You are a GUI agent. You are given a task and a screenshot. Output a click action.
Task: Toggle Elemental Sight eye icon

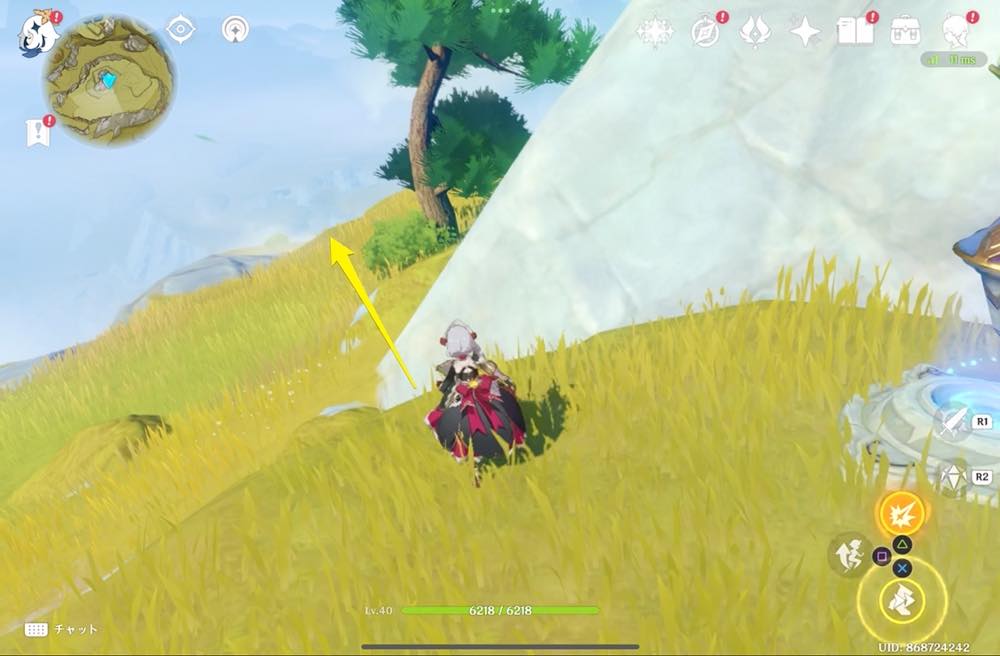pos(180,29)
